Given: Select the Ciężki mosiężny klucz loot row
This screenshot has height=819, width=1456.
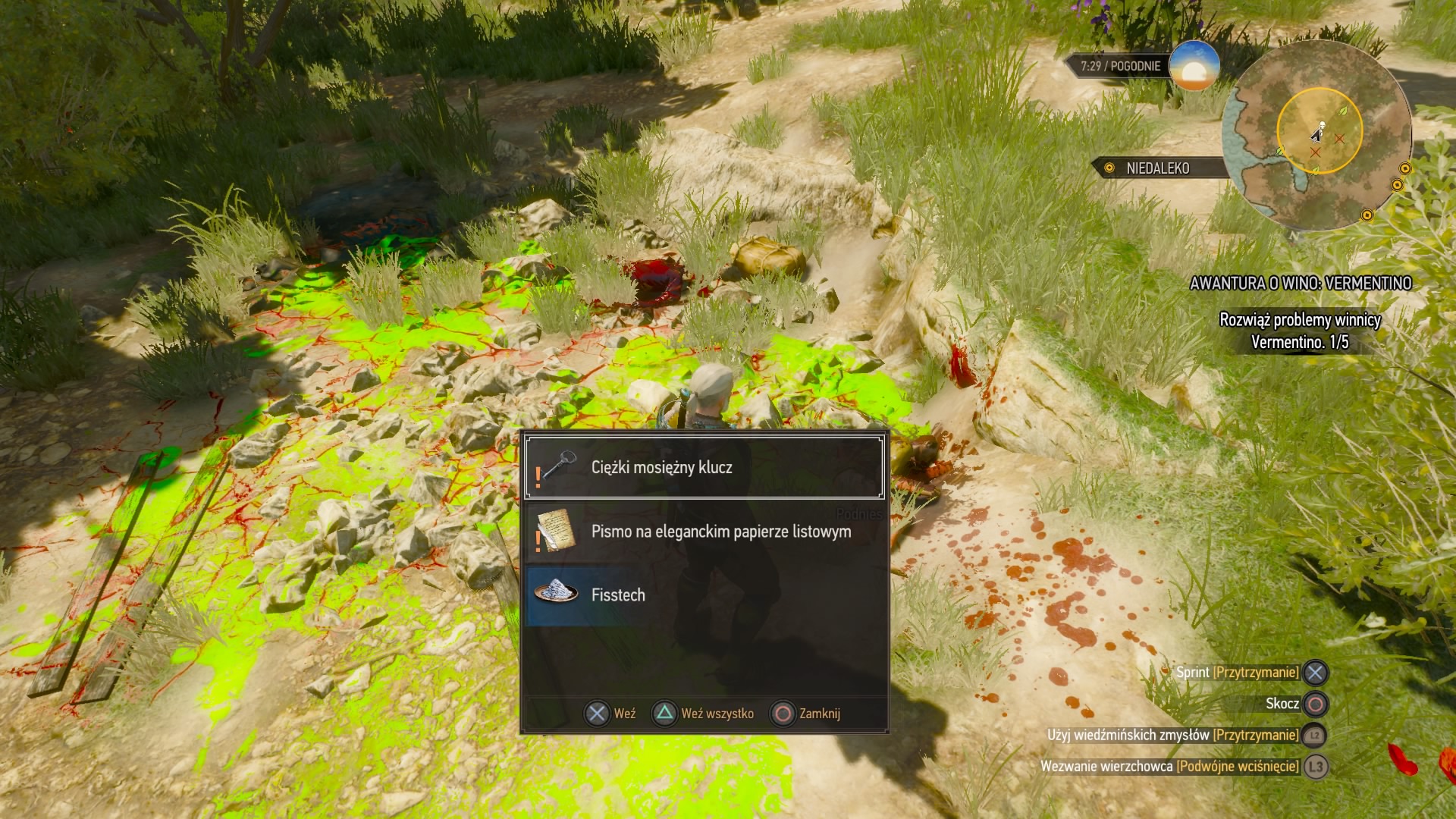Looking at the screenshot, I should coord(704,467).
